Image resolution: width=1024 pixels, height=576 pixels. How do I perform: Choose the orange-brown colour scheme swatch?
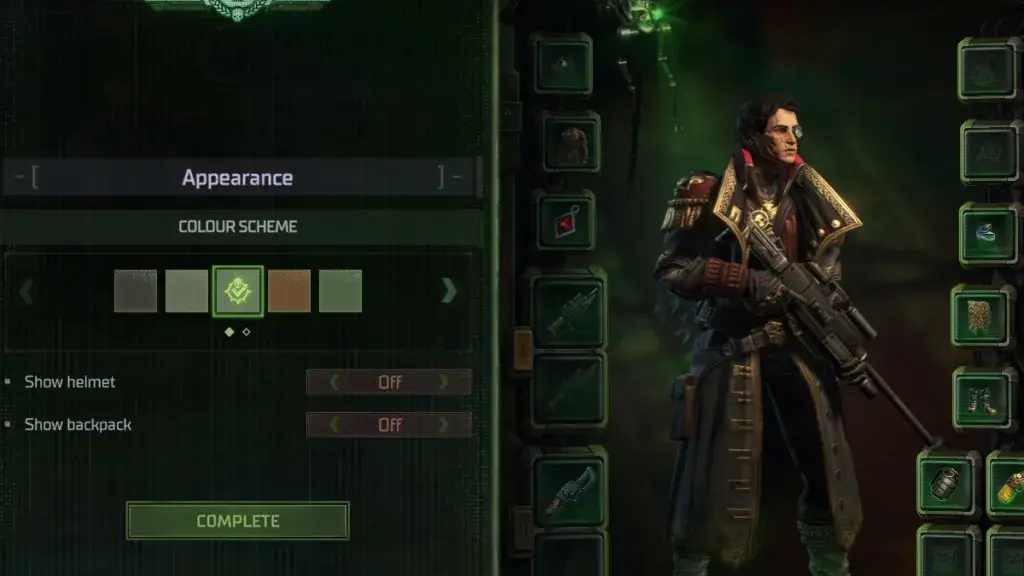[x=289, y=291]
